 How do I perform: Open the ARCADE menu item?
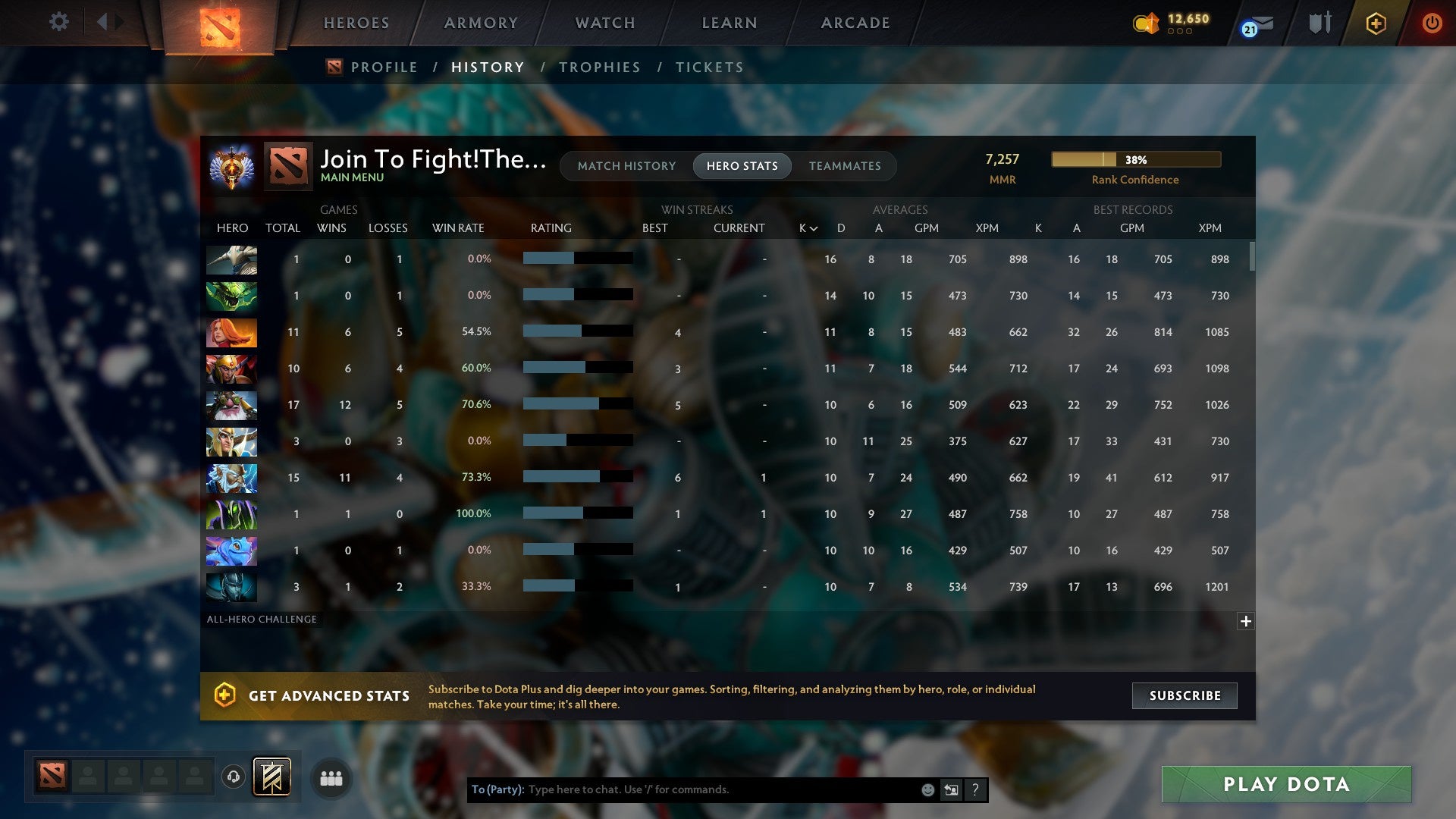tap(854, 23)
